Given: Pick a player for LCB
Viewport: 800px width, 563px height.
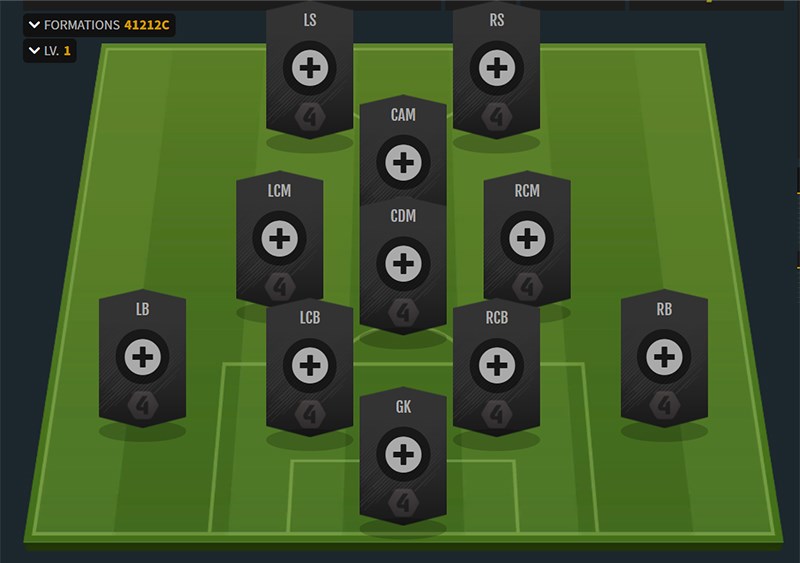Looking at the screenshot, I should point(310,365).
